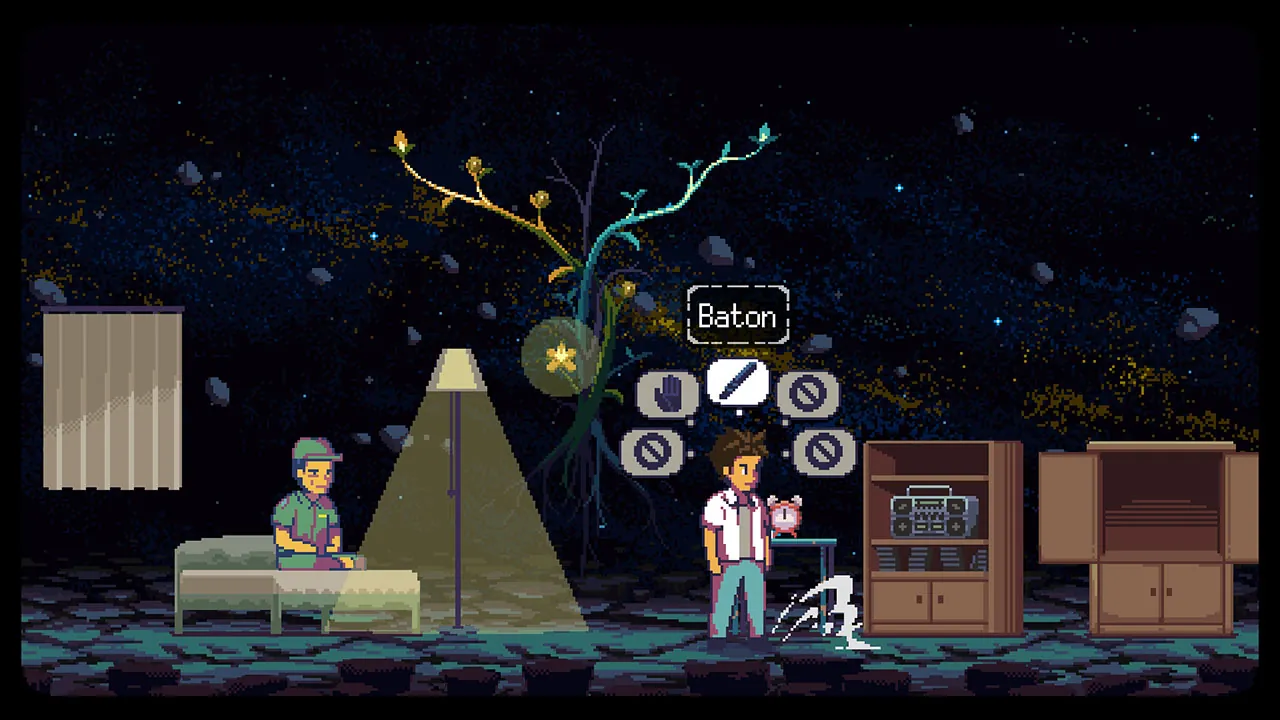The height and width of the screenshot is (720, 1280).
Task: Click the prohibited icon right of the baton
Action: tap(808, 392)
